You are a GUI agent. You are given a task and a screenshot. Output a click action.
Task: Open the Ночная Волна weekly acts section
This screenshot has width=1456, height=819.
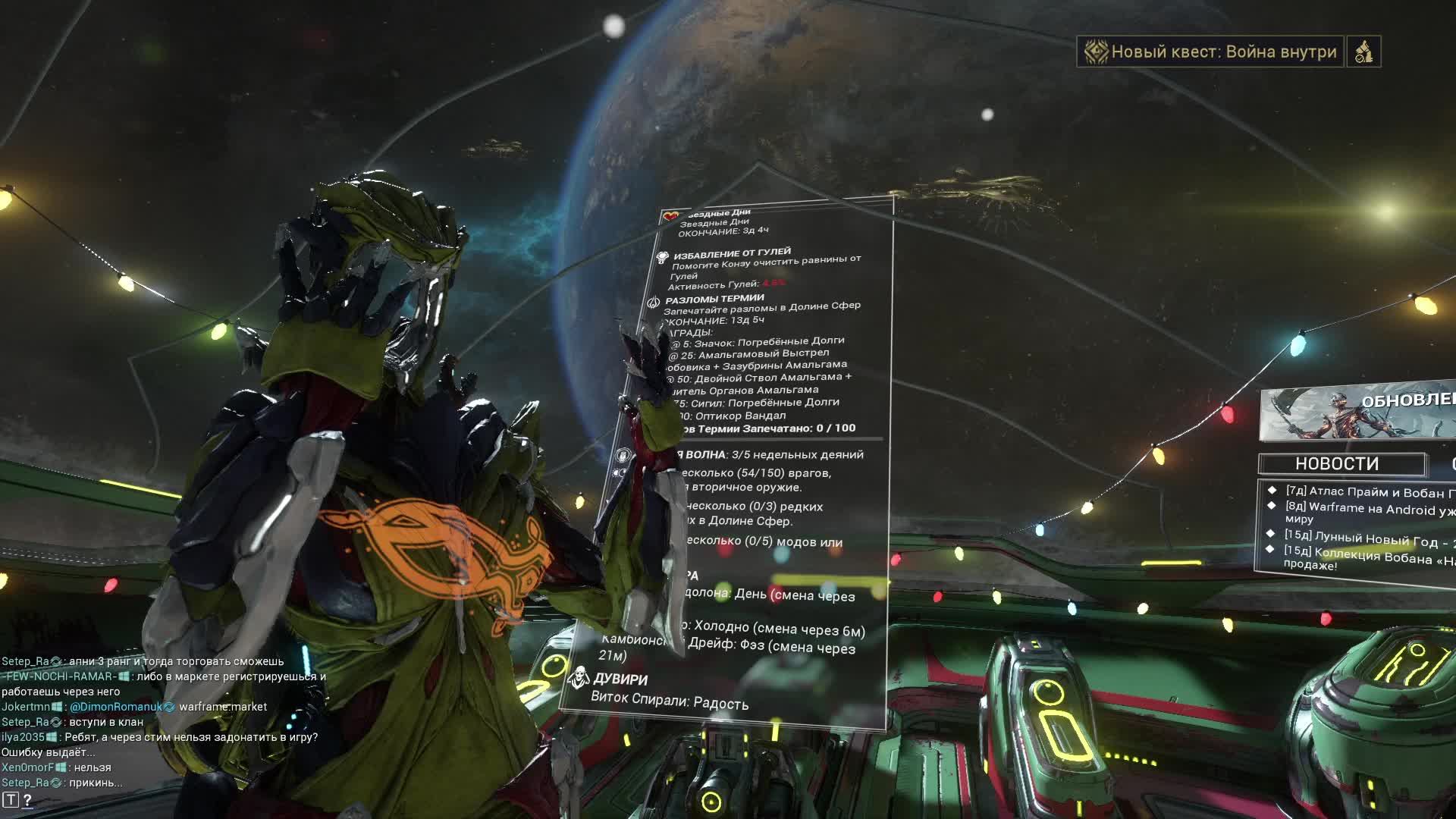(x=773, y=454)
